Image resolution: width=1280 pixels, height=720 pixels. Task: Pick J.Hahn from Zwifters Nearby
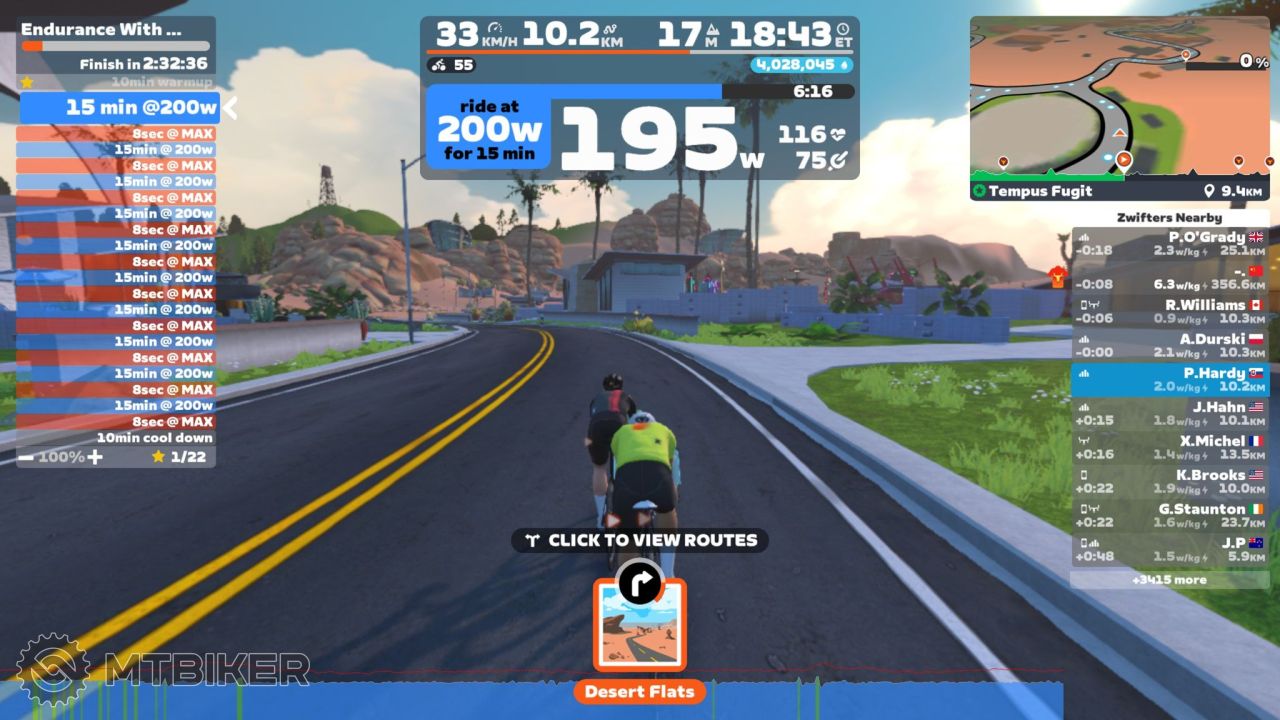tap(1169, 414)
